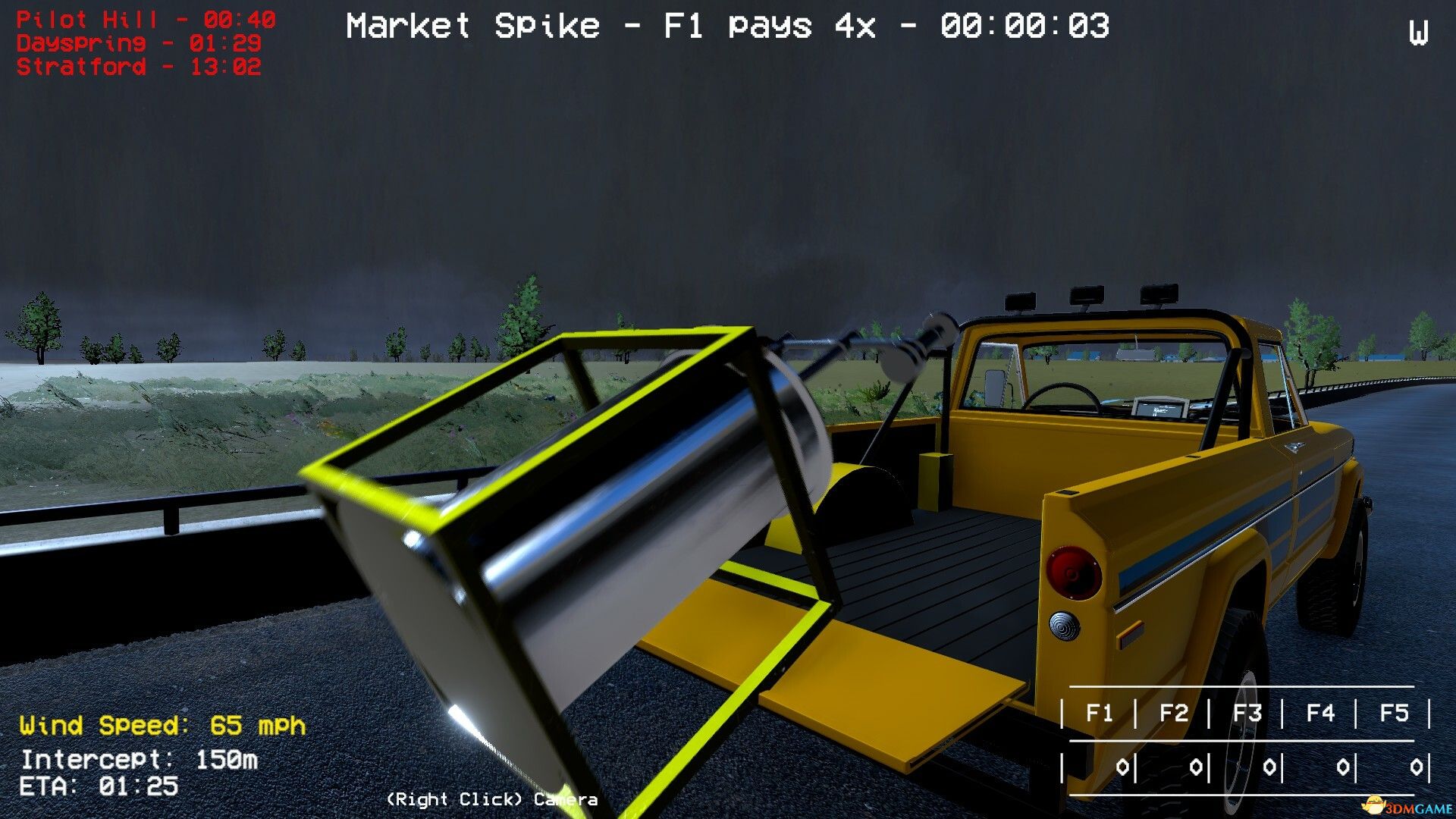Screen dimensions: 1456x819
Task: Click the Wind Speed 65 mph indicator
Action: click(163, 726)
